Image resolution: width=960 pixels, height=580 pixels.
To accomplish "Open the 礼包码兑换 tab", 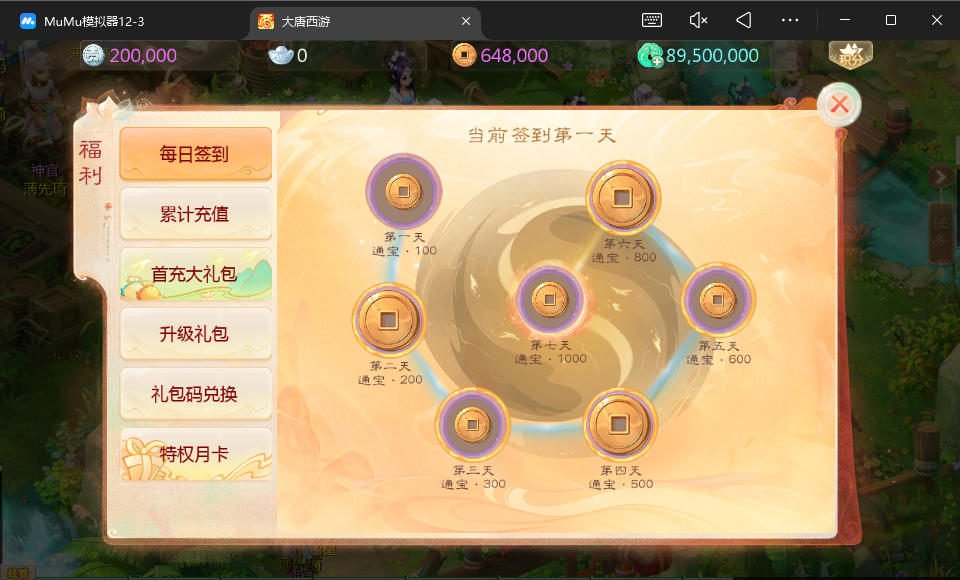I will [195, 394].
